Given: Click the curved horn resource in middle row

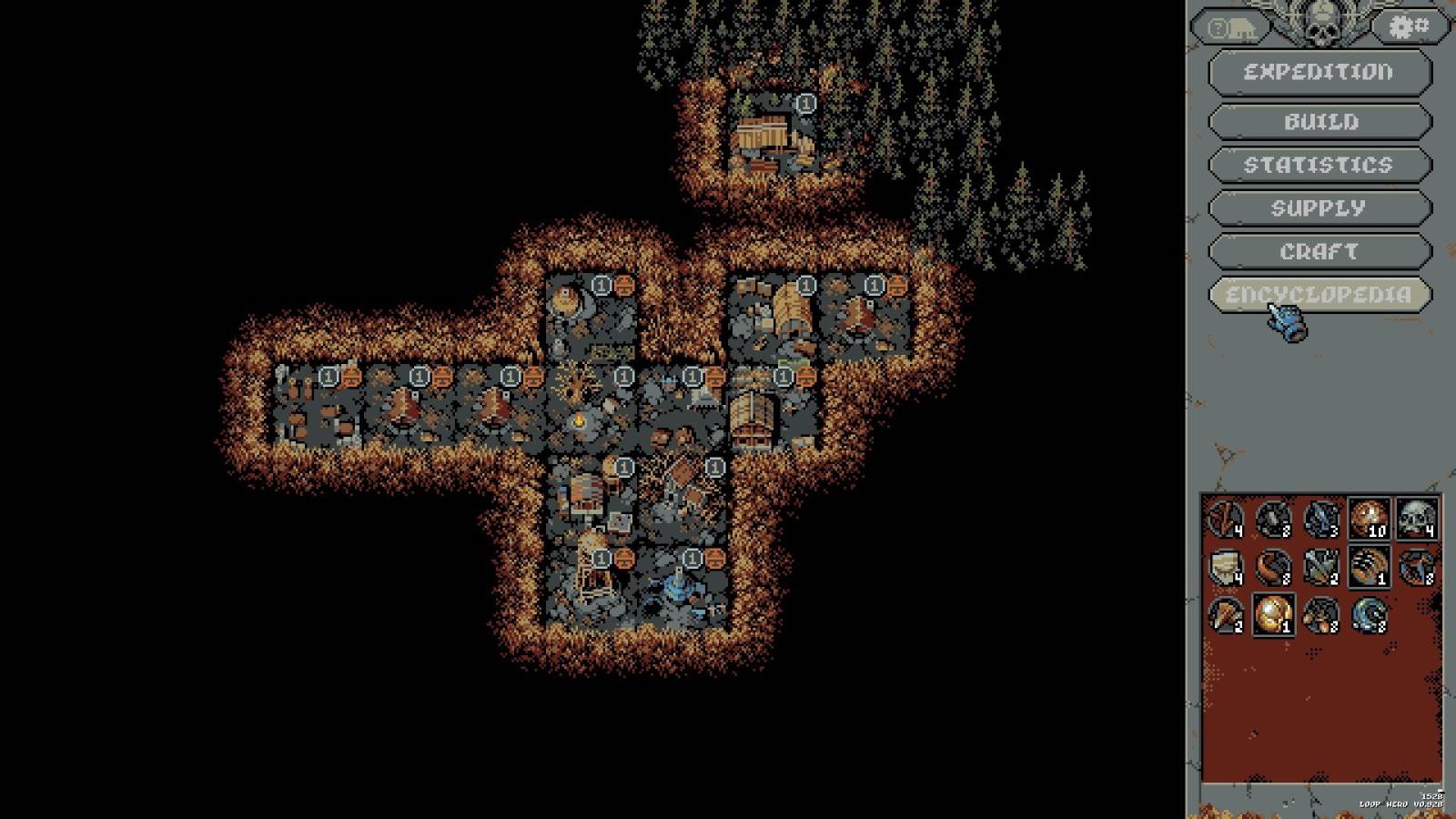Looking at the screenshot, I should (x=1272, y=569).
